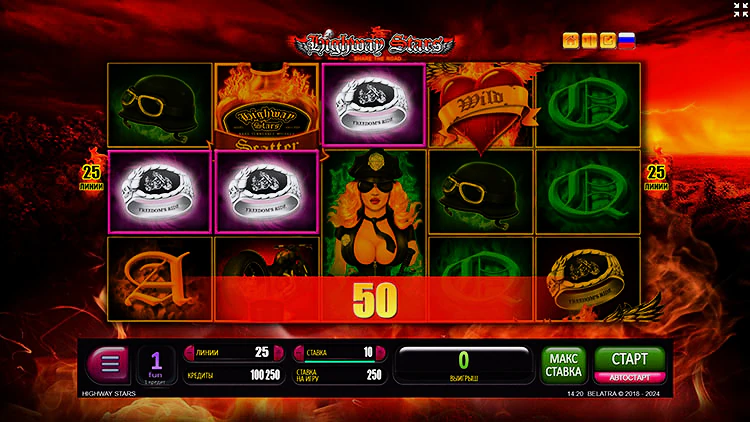750x422 pixels.
Task: Set the bet with МАКС СТАВКА
Action: coord(563,364)
